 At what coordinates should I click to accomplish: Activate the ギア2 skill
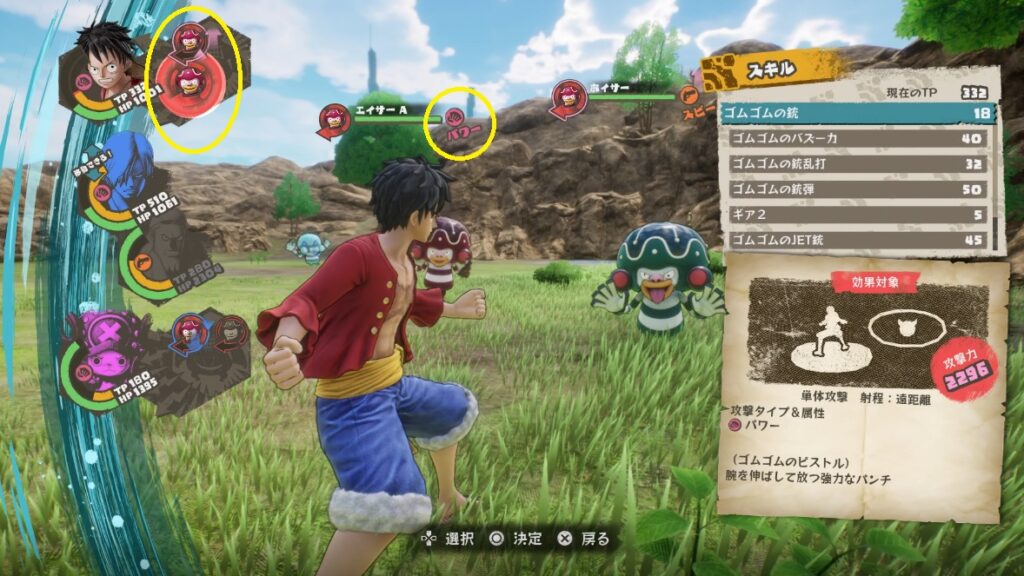pos(860,214)
